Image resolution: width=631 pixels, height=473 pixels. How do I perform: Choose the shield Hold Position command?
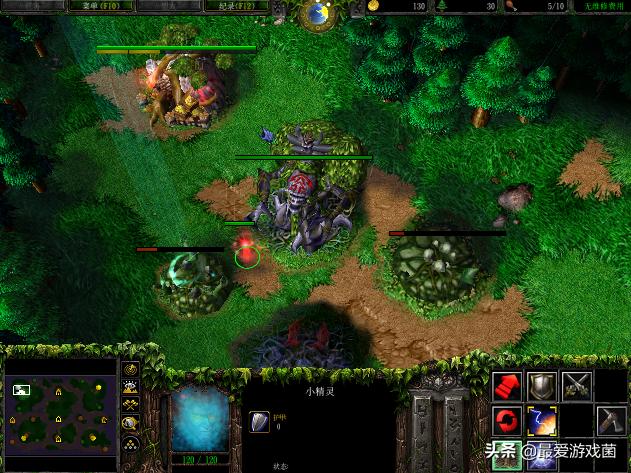(x=542, y=387)
